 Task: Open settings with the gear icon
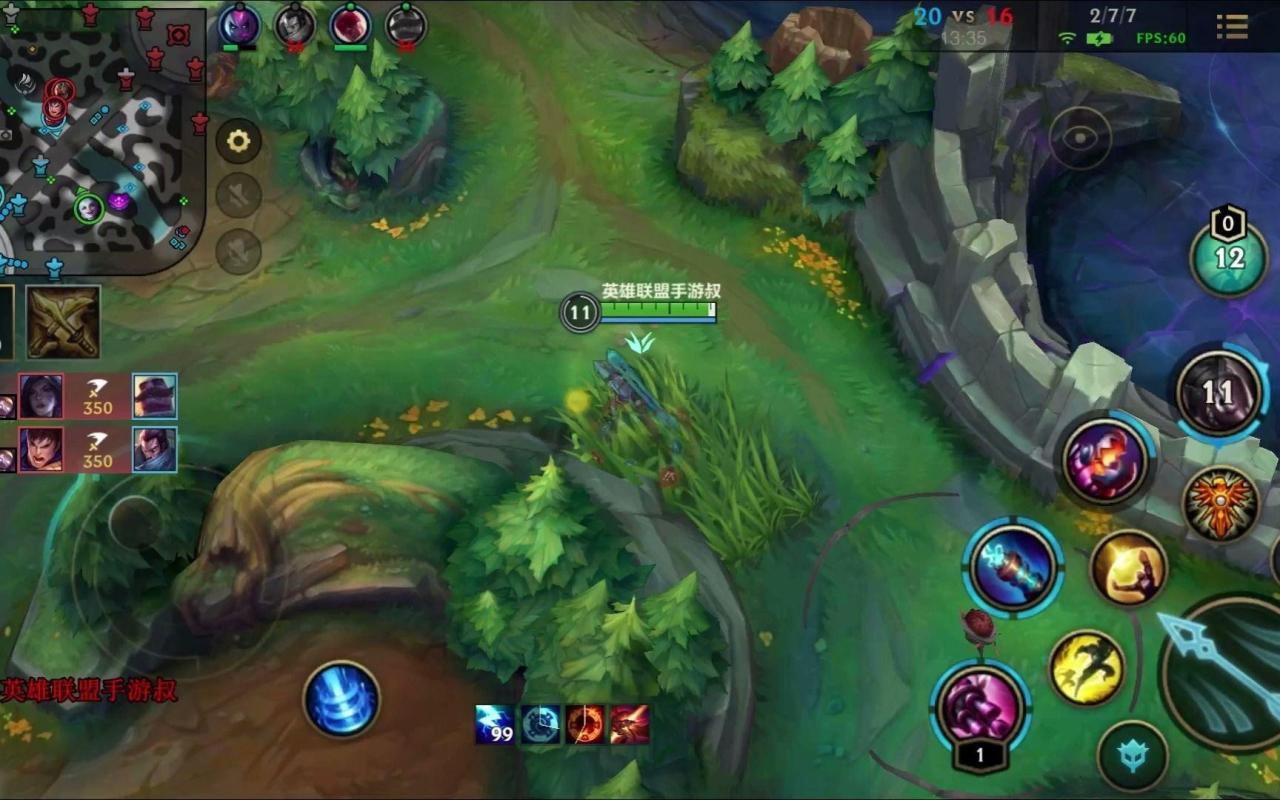click(238, 142)
